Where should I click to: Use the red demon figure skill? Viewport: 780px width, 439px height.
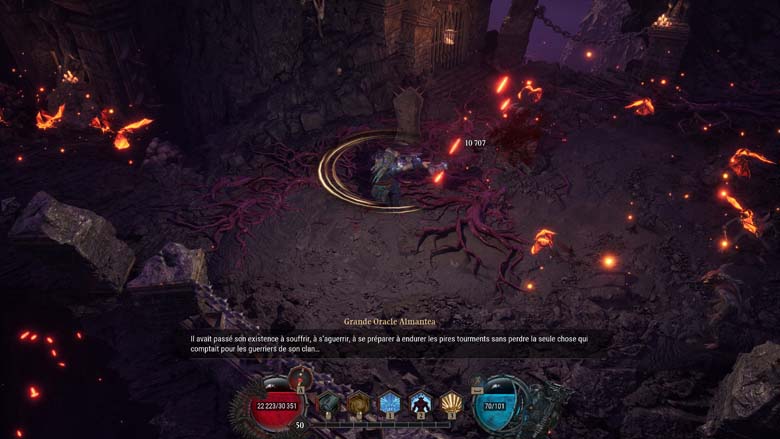coord(421,403)
